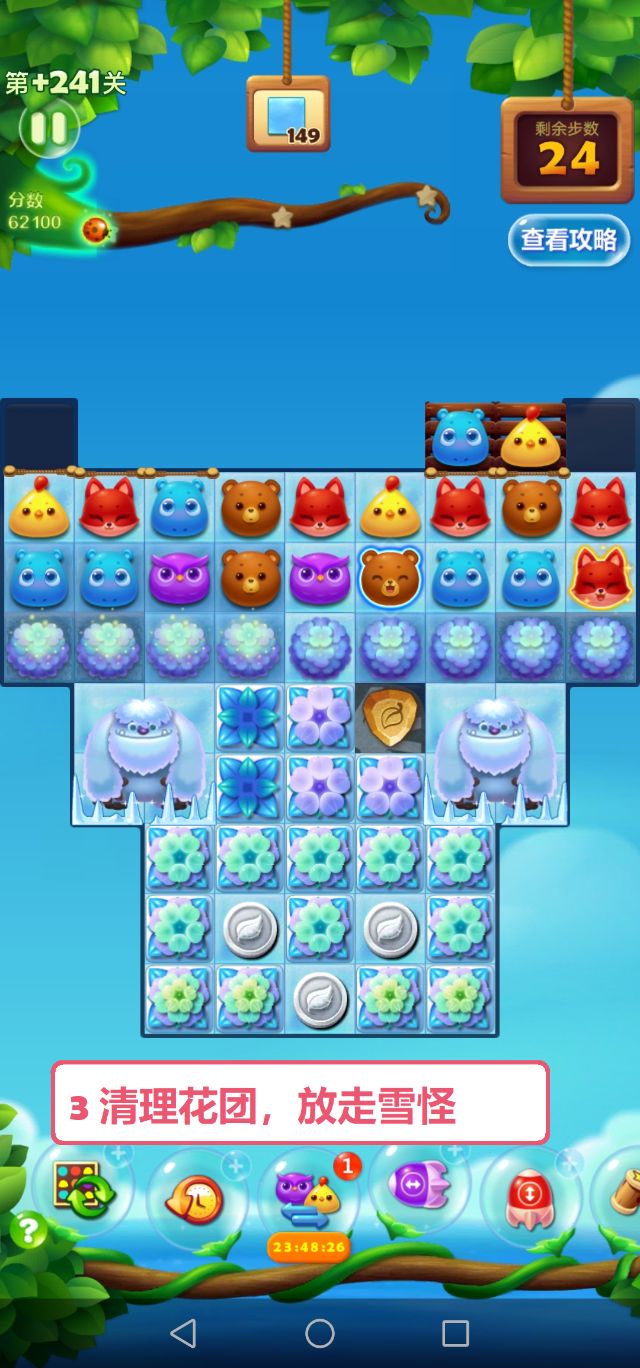Tap the Android back navigation button
Screen dimensions: 640x1368
(183, 1332)
